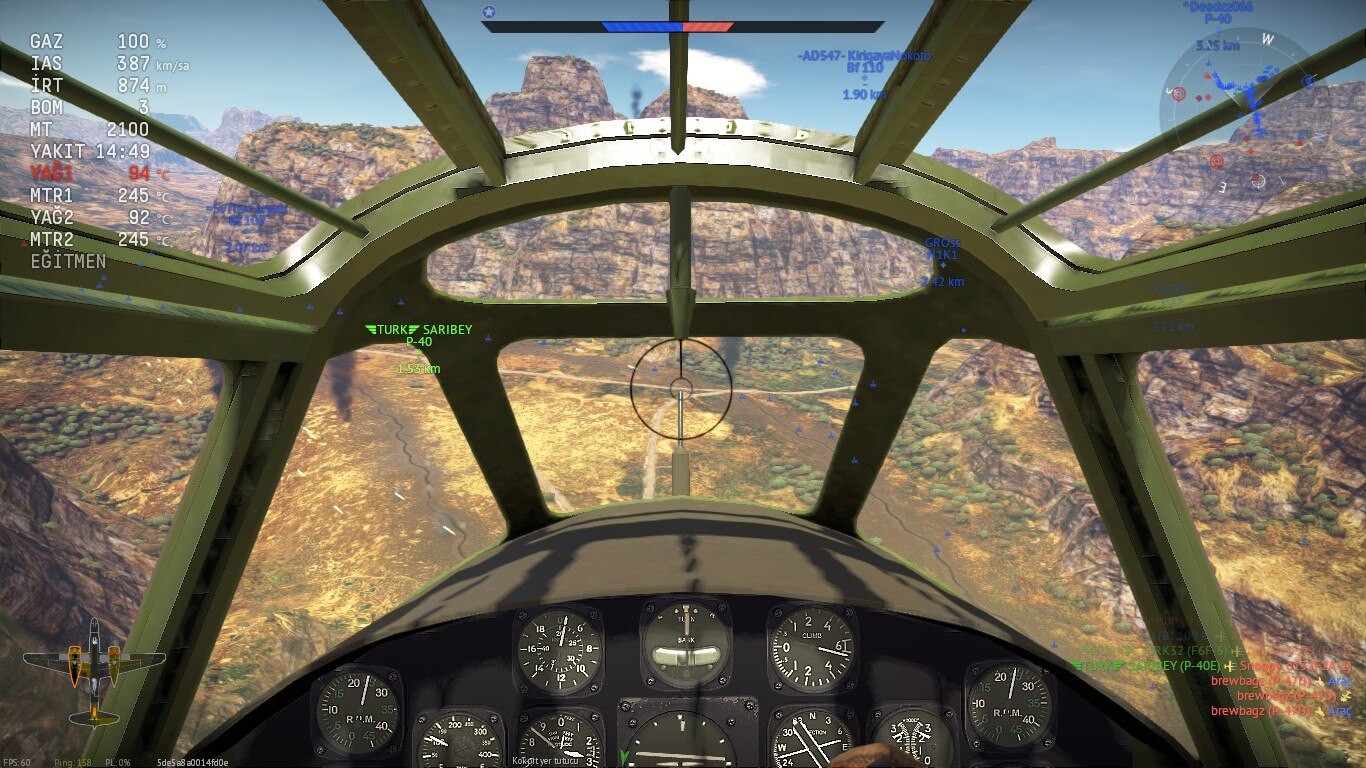Click the star icon beside the score bar
The width and height of the screenshot is (1366, 768).
489,12
